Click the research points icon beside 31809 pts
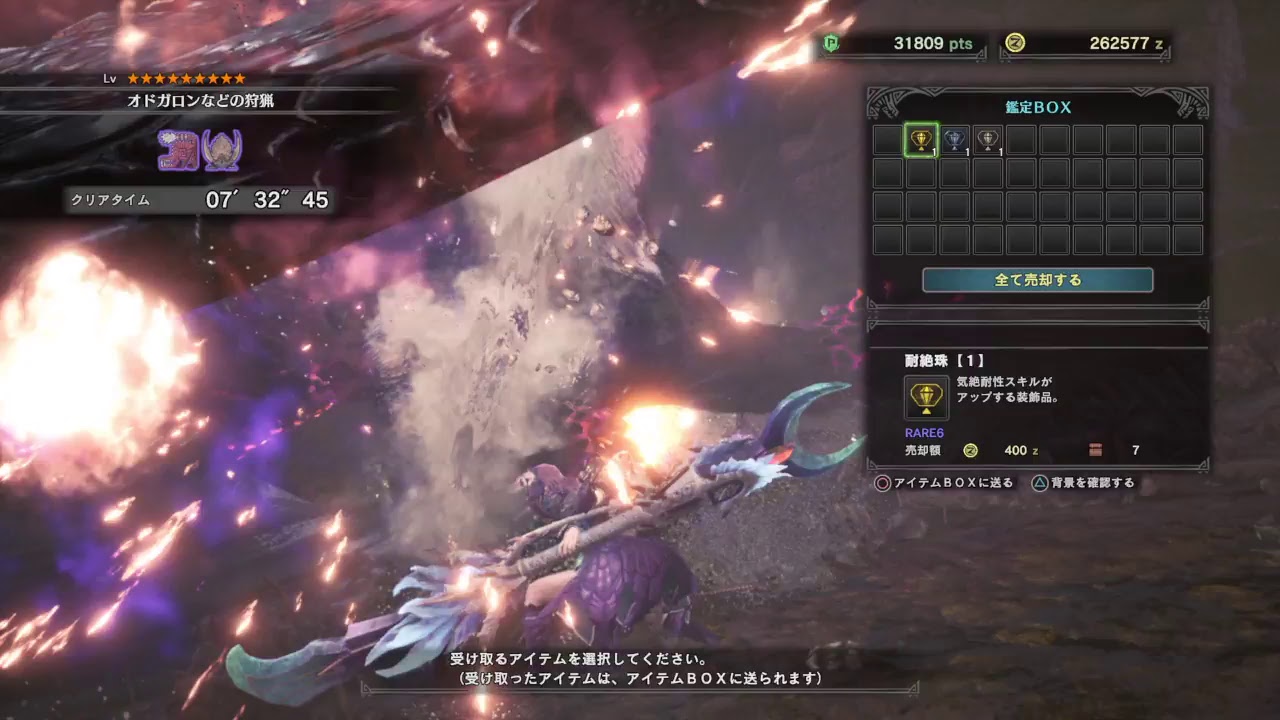This screenshot has height=720, width=1280. coord(830,43)
